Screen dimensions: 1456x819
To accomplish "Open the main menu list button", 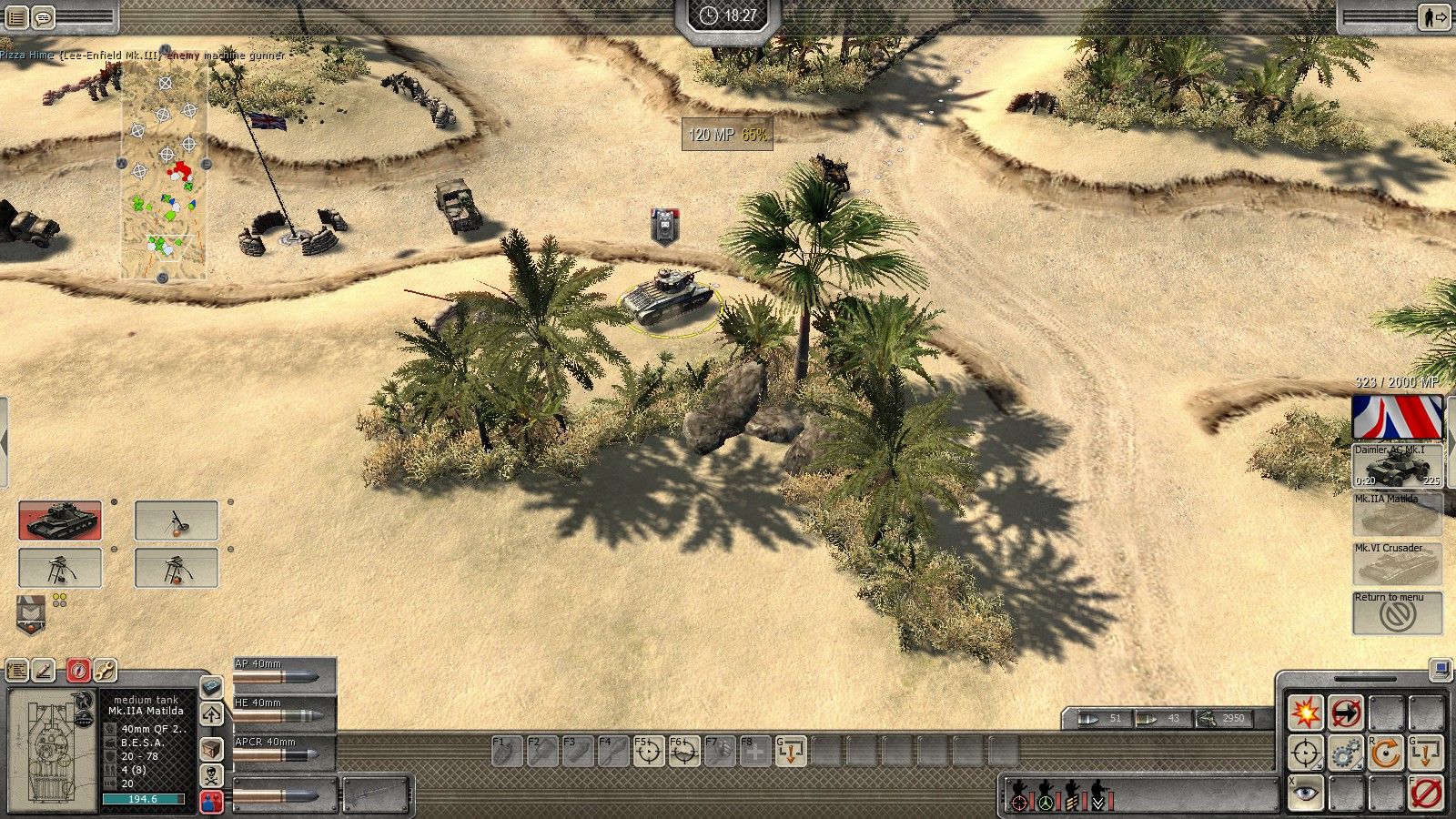I will coord(17,16).
